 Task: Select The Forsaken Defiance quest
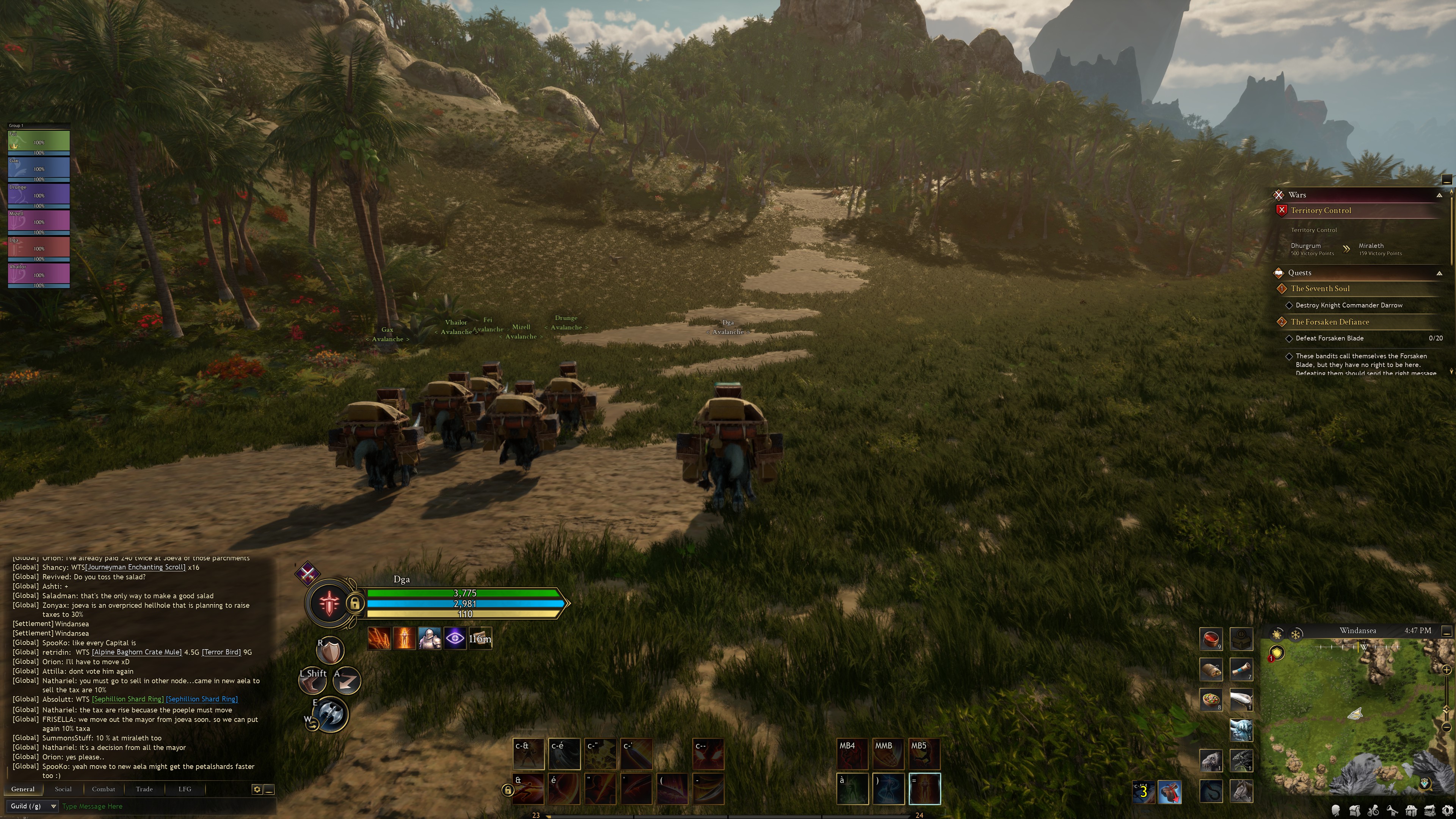[x=1329, y=322]
